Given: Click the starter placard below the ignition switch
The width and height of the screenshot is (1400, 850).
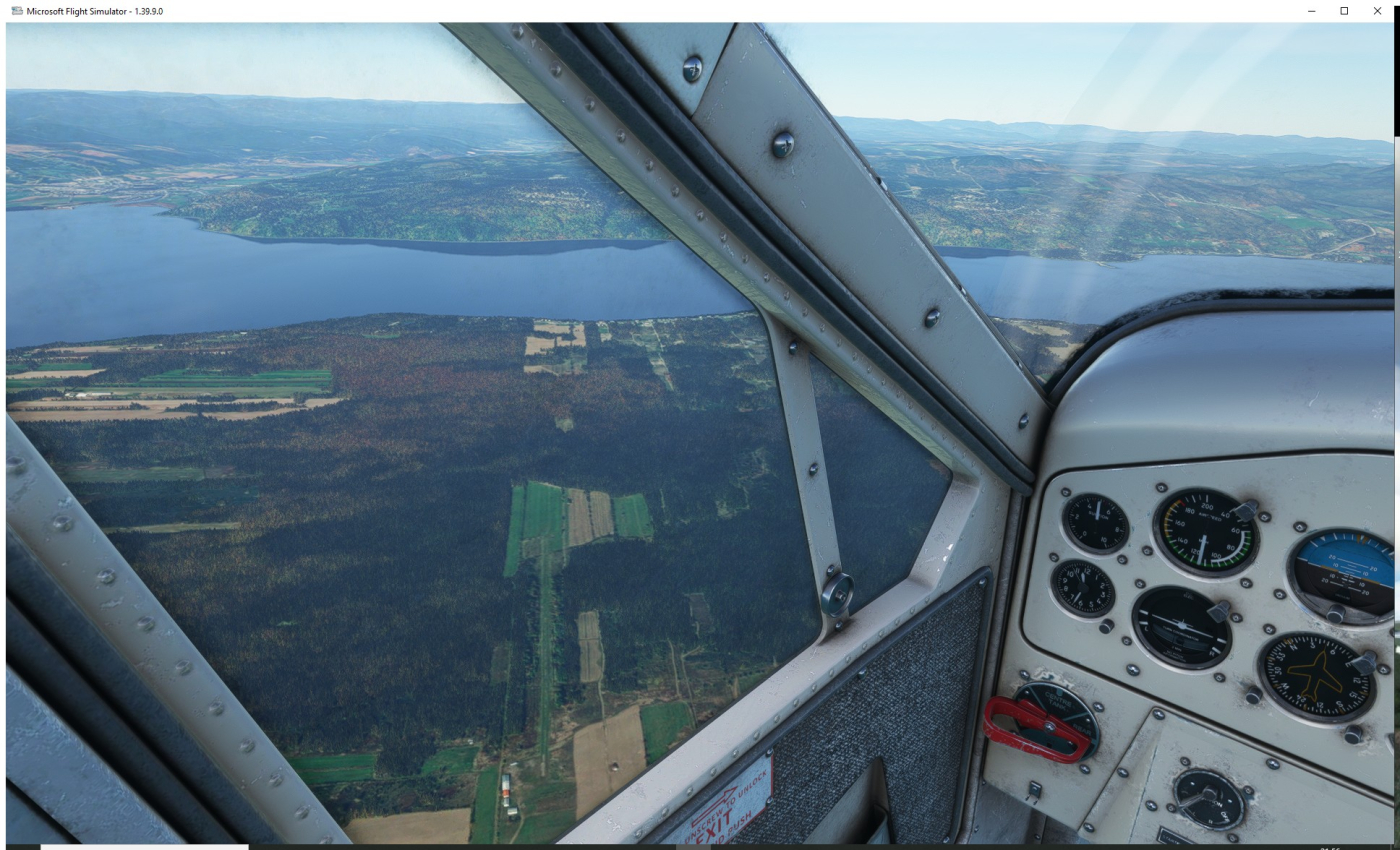Looking at the screenshot, I should click(x=1172, y=837).
